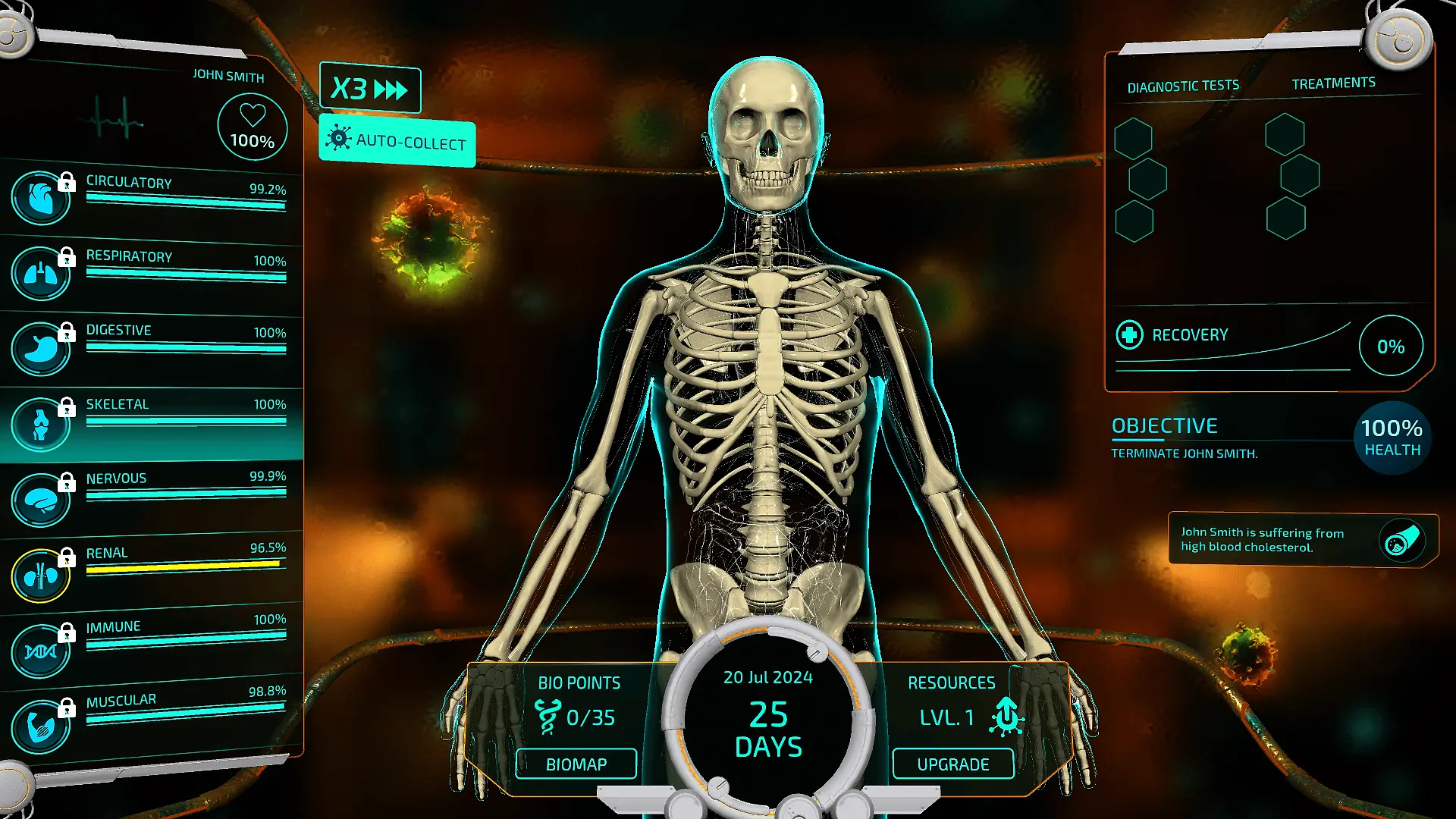Open the high blood cholesterol notification
This screenshot has height=819, width=1456.
pos(1301,540)
